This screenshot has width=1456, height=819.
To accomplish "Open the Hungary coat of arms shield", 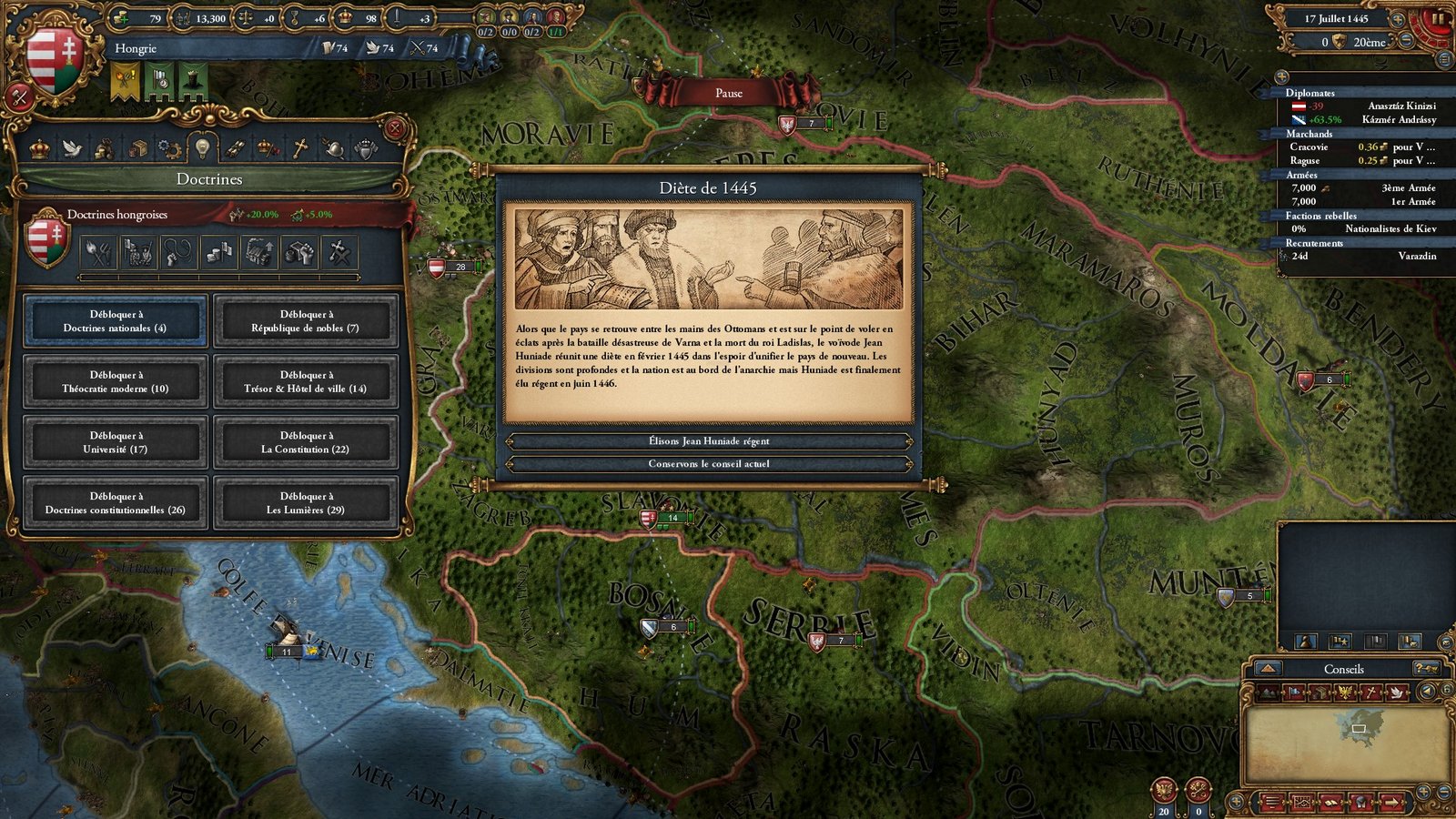I will [54, 58].
